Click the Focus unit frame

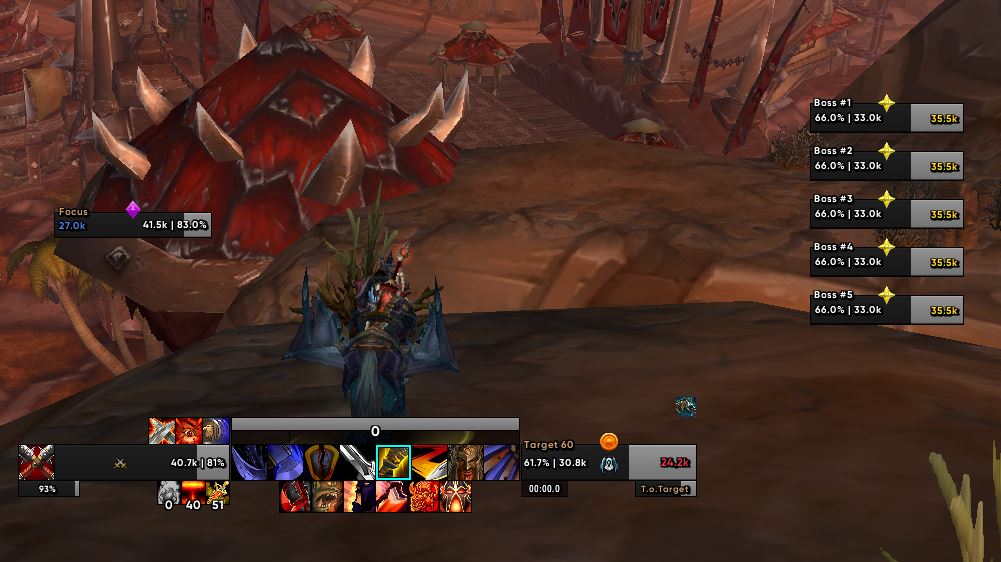click(133, 225)
